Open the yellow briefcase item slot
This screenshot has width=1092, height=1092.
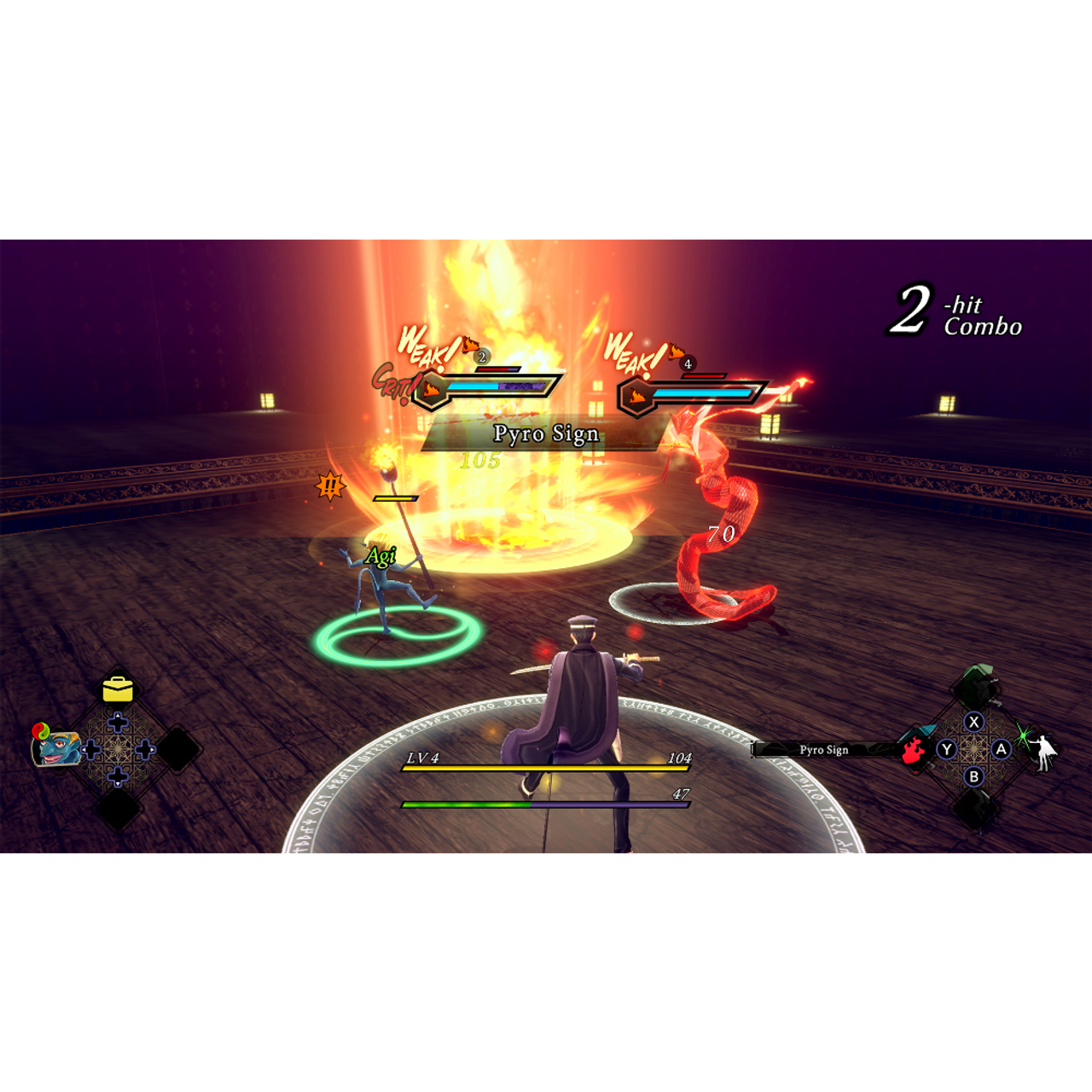click(118, 688)
